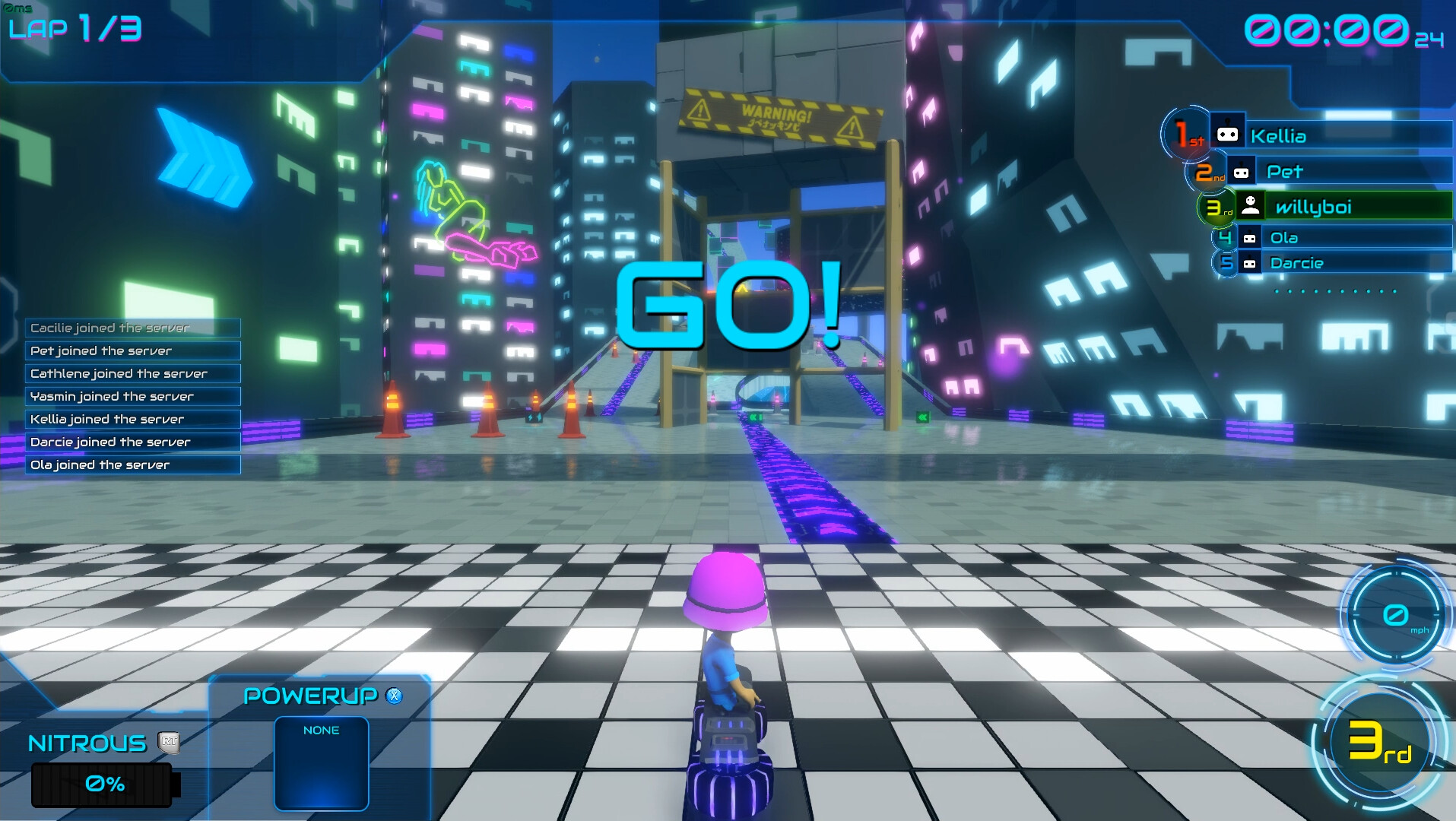Click the empty NONE powerup slot

coord(321,764)
